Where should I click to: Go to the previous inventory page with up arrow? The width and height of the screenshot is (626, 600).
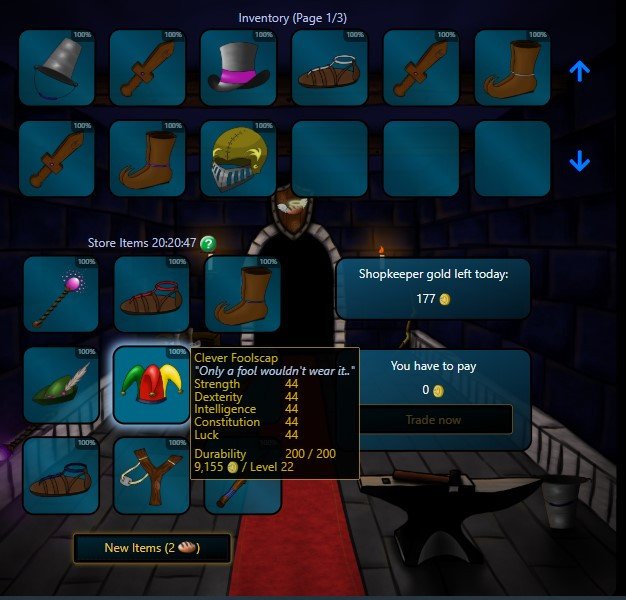[x=580, y=71]
